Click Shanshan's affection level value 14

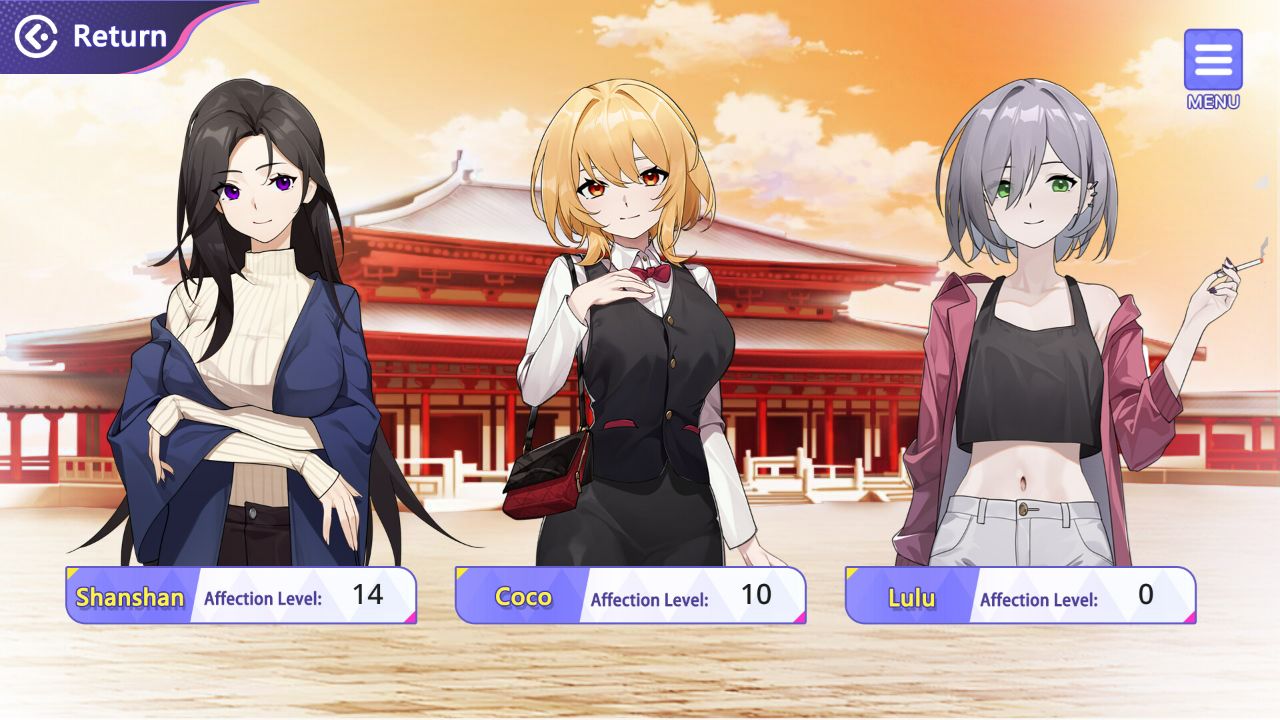click(x=369, y=594)
